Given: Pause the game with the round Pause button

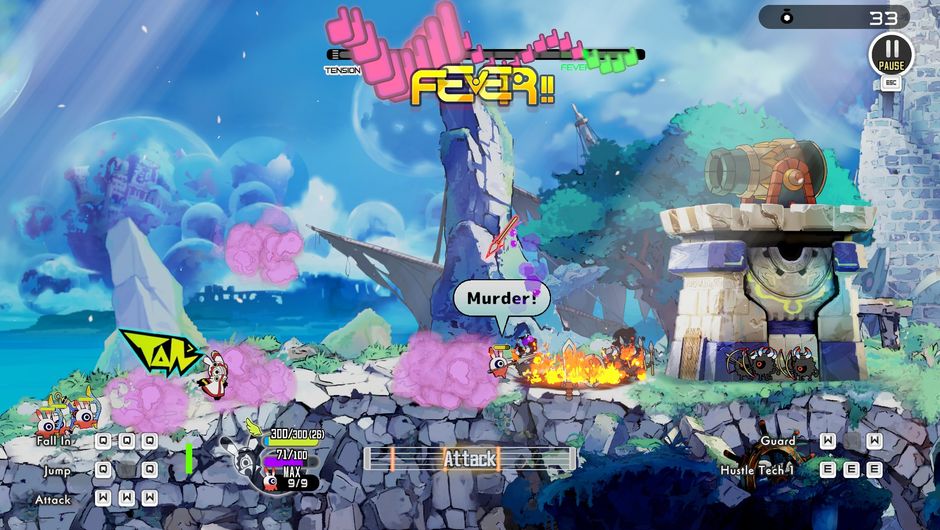Looking at the screenshot, I should pyautogui.click(x=890, y=53).
